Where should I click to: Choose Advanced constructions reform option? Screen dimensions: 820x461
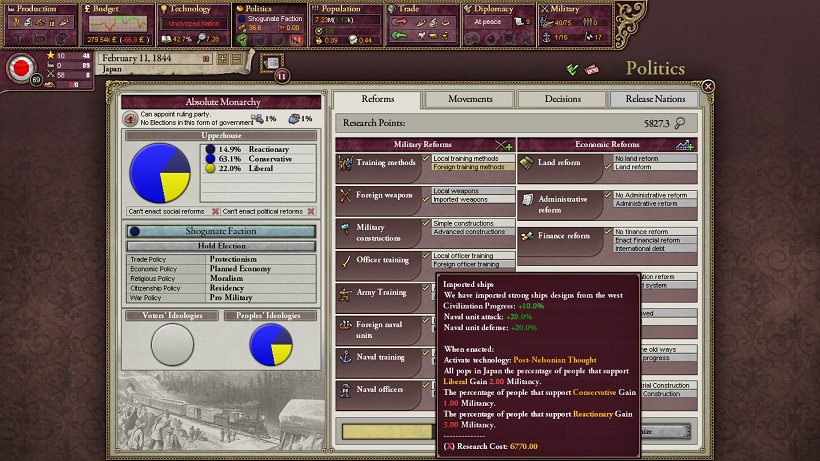[471, 232]
